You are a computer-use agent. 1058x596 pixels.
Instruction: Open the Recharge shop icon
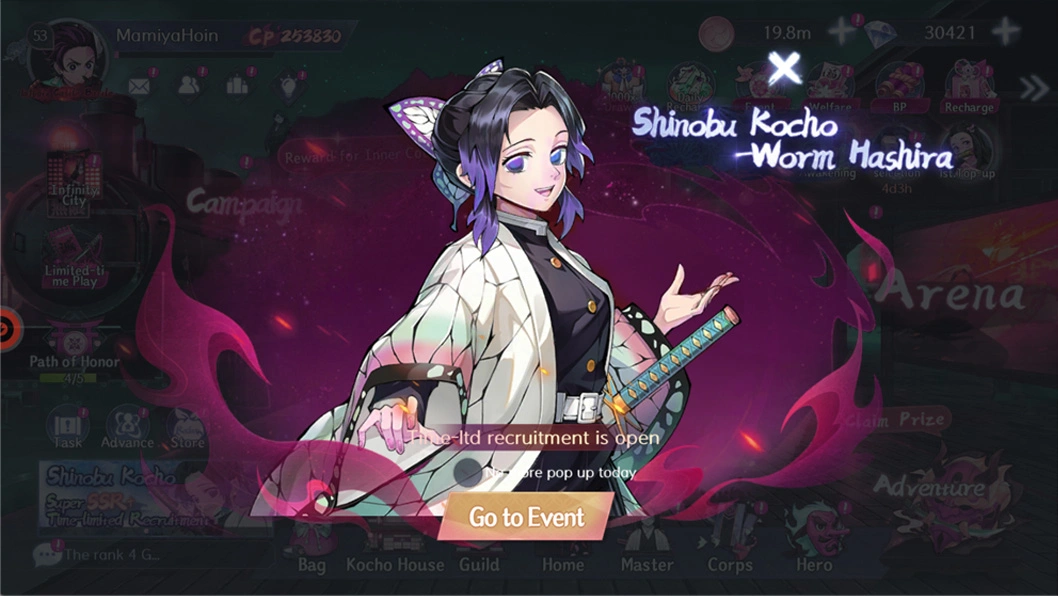point(969,88)
